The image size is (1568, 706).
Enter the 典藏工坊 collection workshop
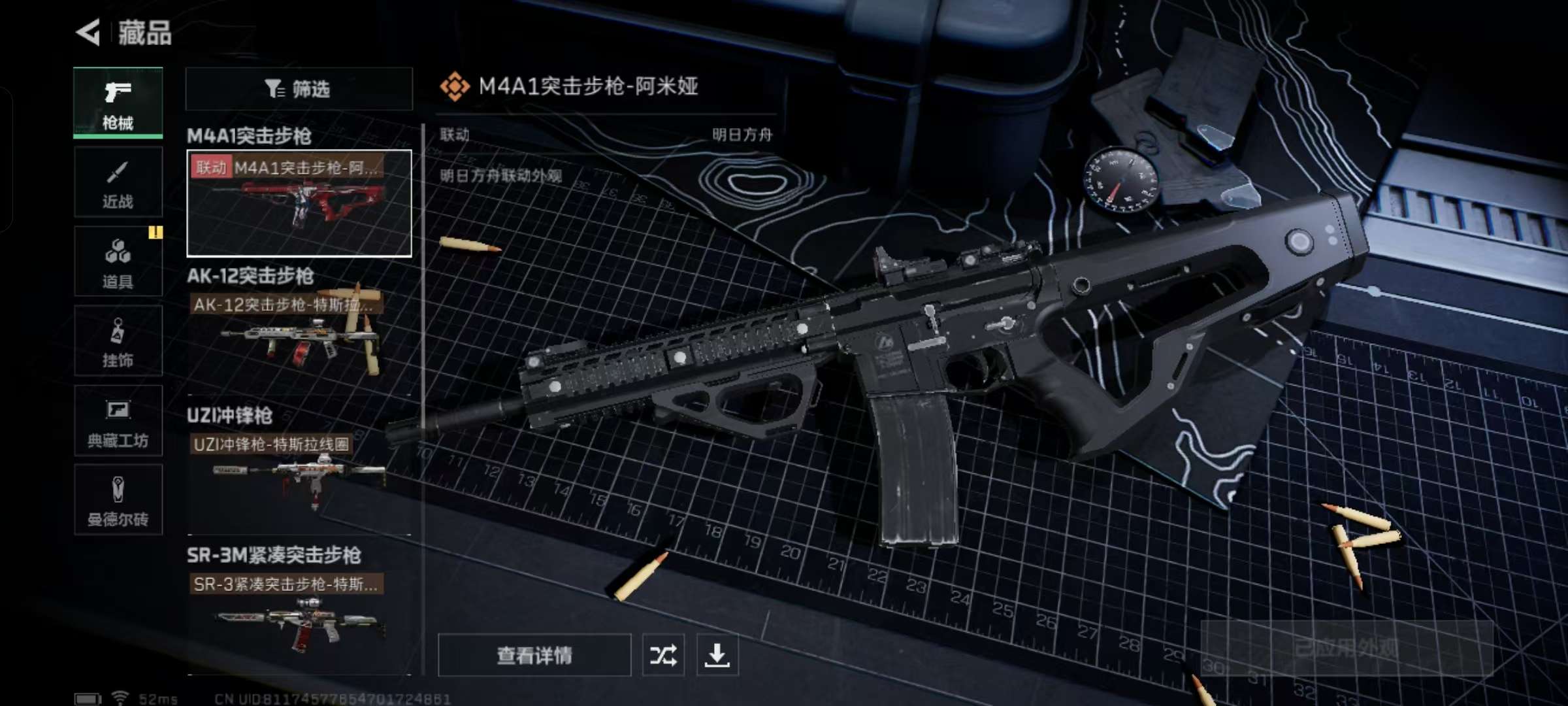pos(118,422)
